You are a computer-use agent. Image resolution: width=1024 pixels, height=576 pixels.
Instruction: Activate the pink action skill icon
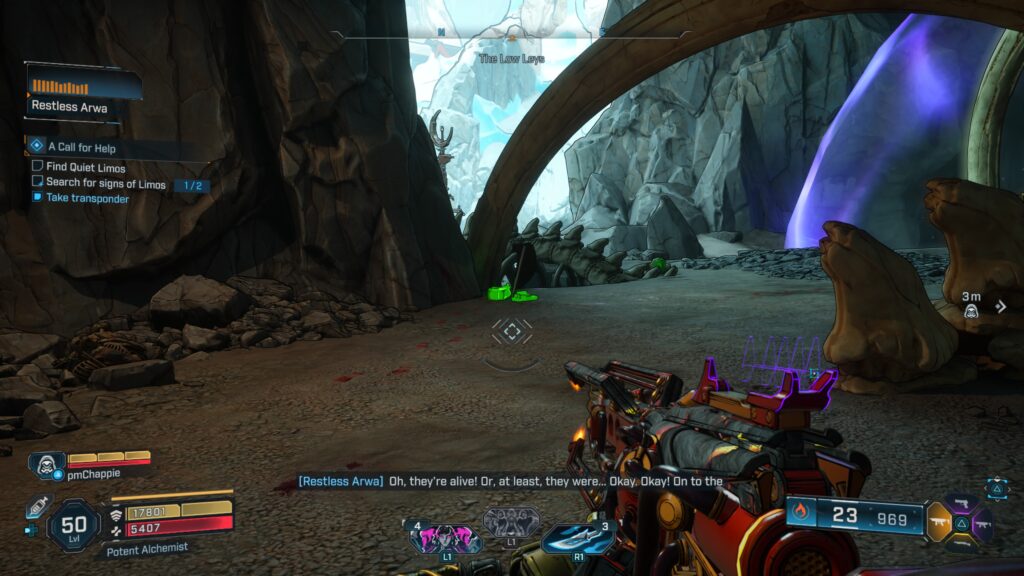(x=445, y=538)
